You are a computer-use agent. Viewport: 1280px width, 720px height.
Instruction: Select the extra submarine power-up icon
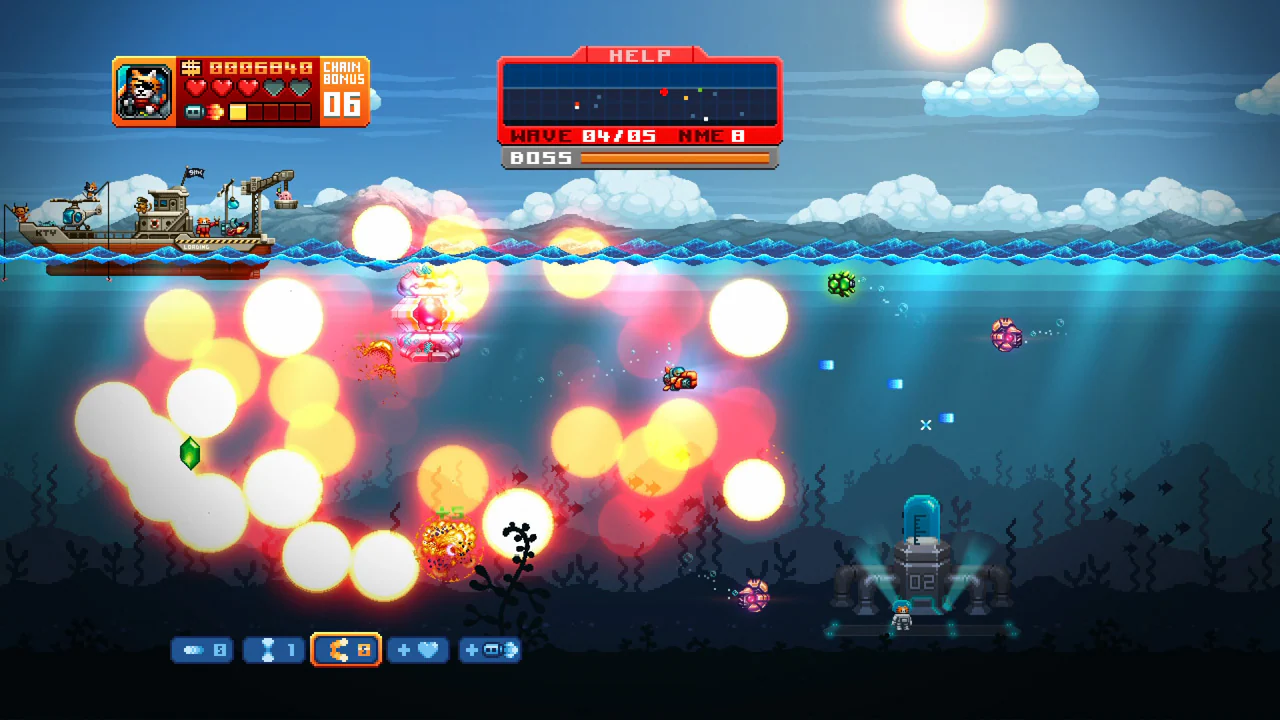coord(490,650)
